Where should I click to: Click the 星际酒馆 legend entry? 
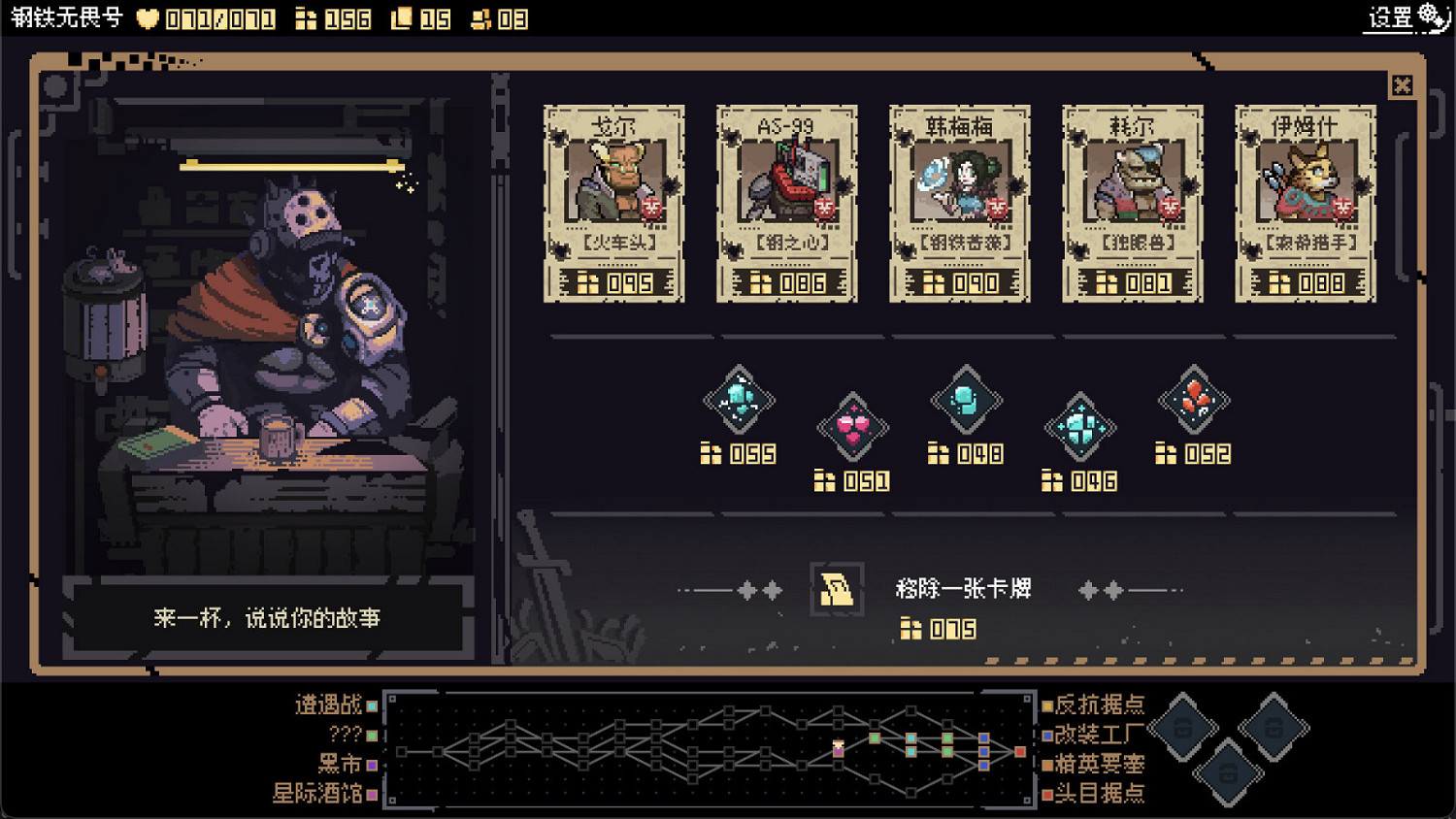tap(320, 793)
